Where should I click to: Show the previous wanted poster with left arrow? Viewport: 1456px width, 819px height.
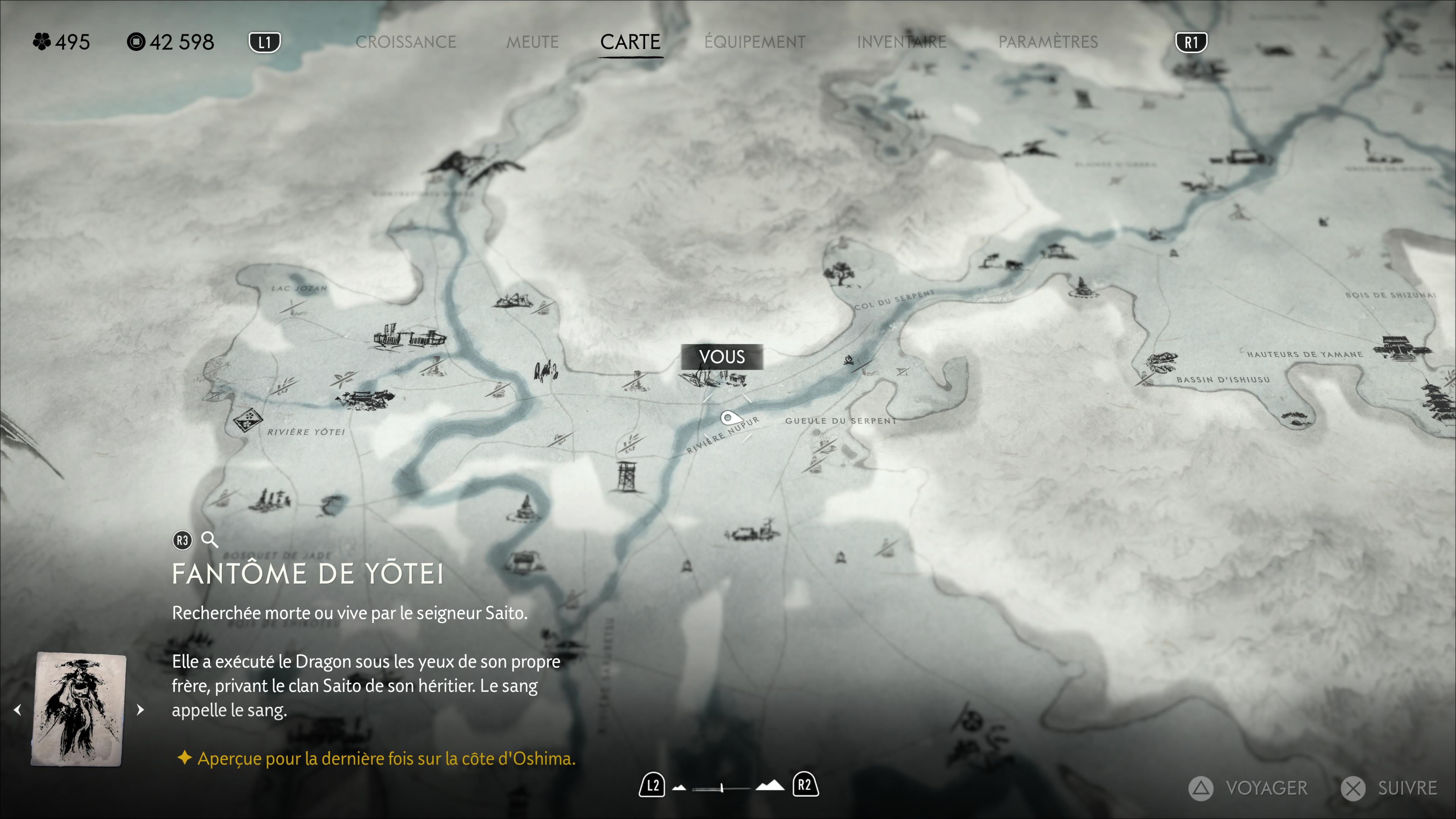17,710
